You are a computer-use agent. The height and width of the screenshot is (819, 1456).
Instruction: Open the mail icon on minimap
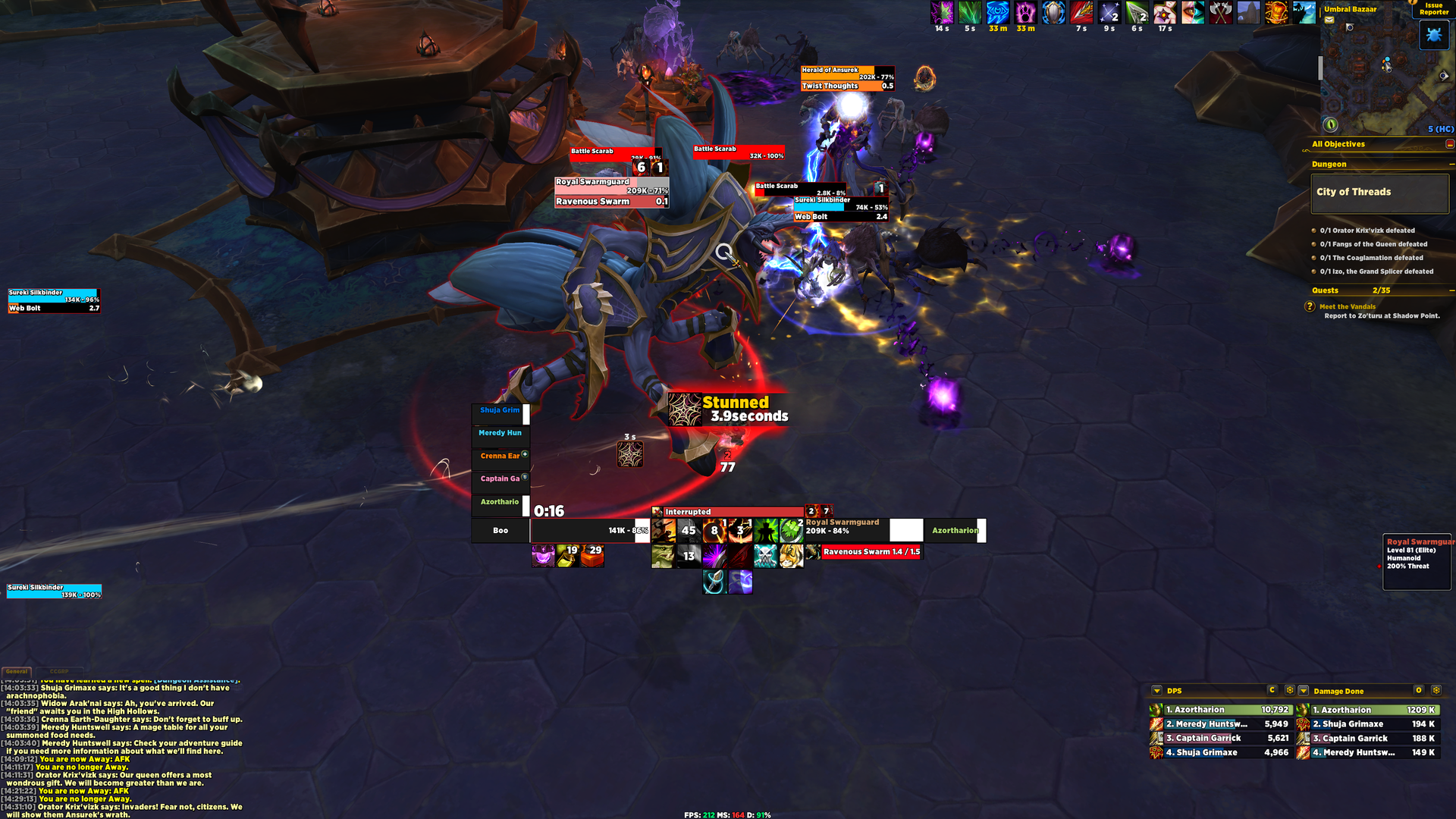[x=1329, y=20]
